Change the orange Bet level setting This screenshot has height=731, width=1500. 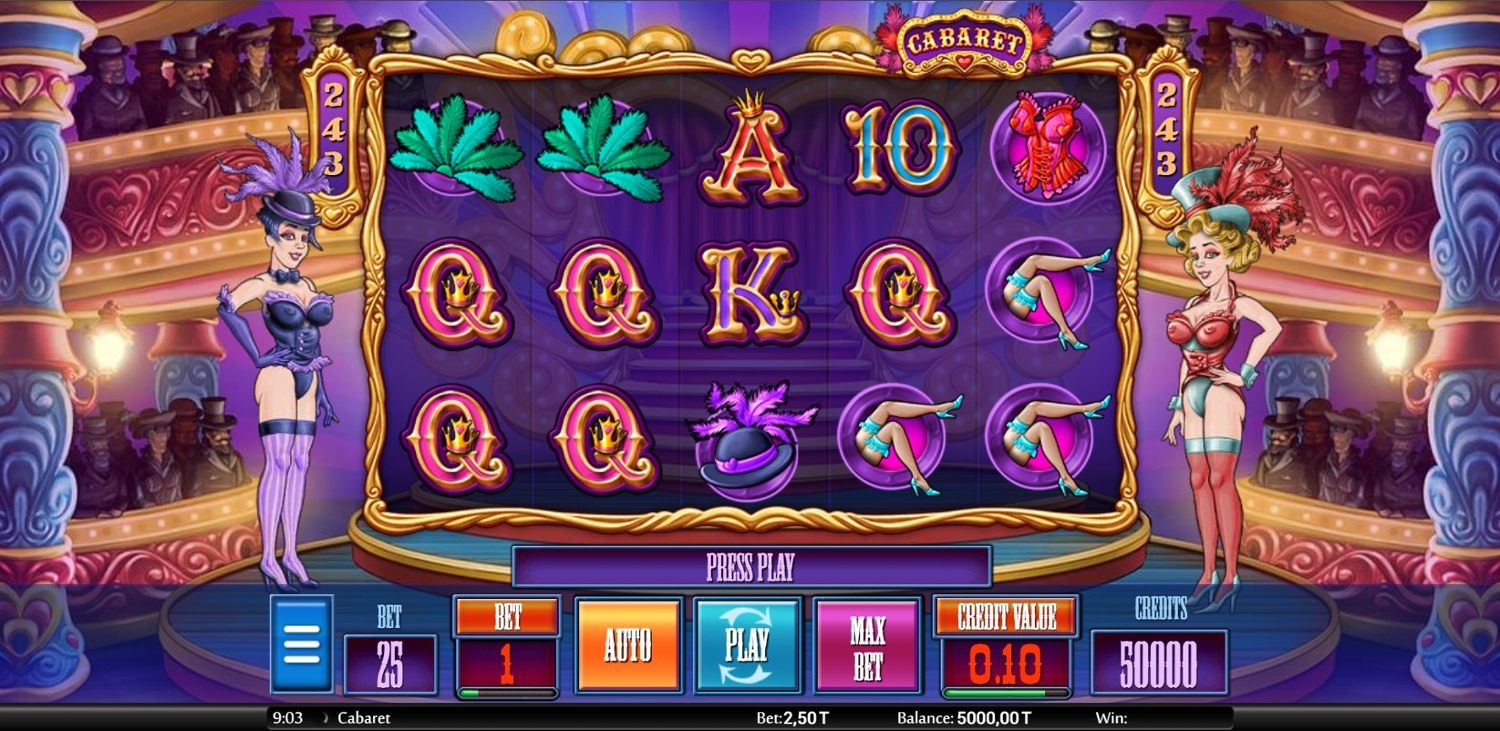point(507,618)
